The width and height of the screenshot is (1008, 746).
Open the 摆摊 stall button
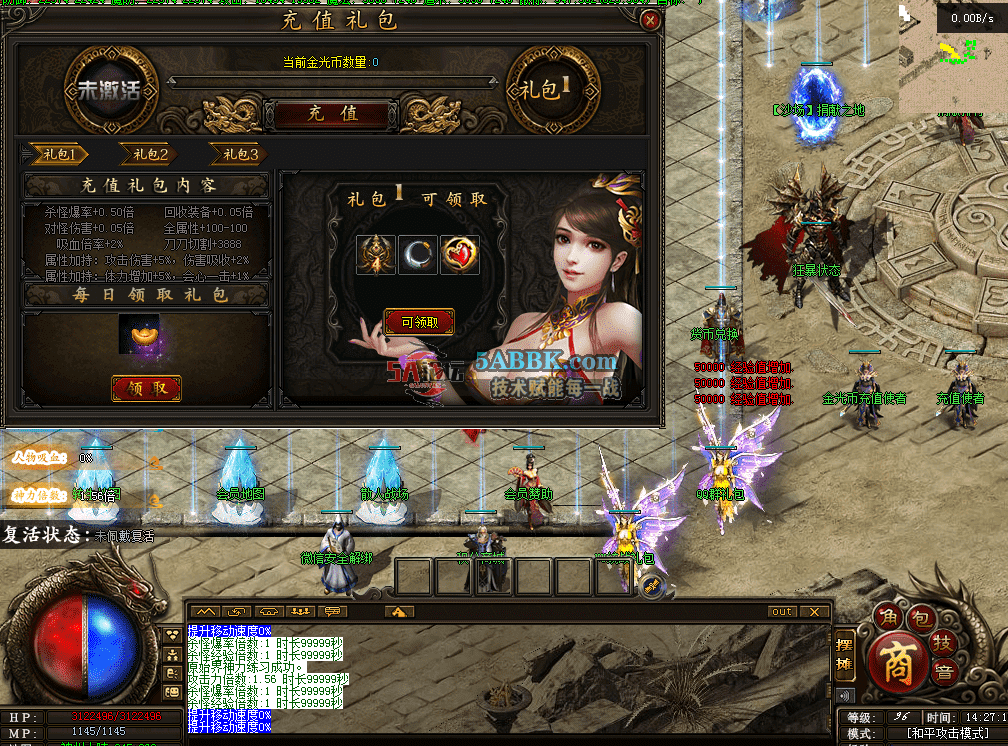(845, 654)
